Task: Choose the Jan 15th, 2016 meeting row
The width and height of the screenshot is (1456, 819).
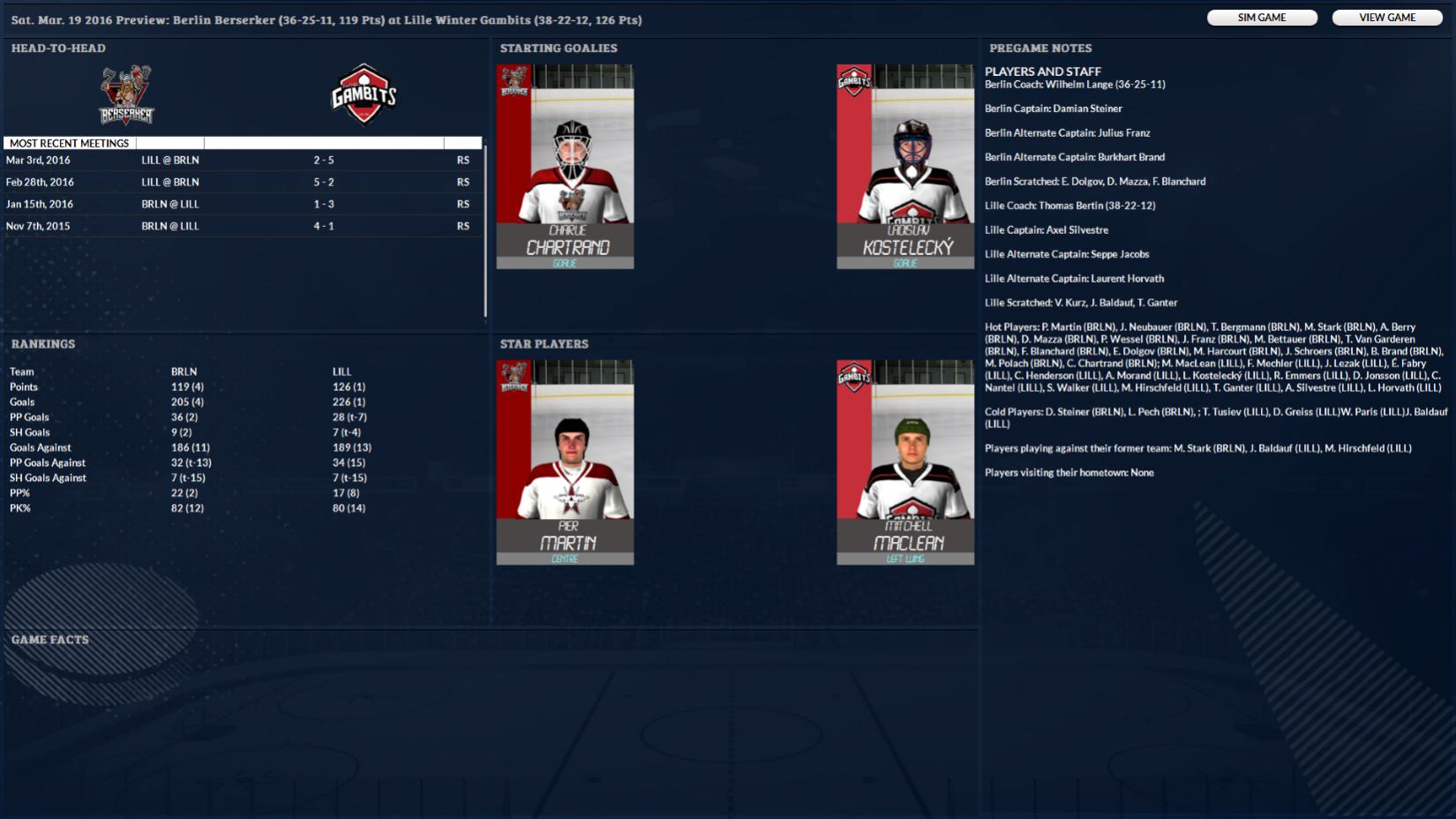Action: coord(243,205)
